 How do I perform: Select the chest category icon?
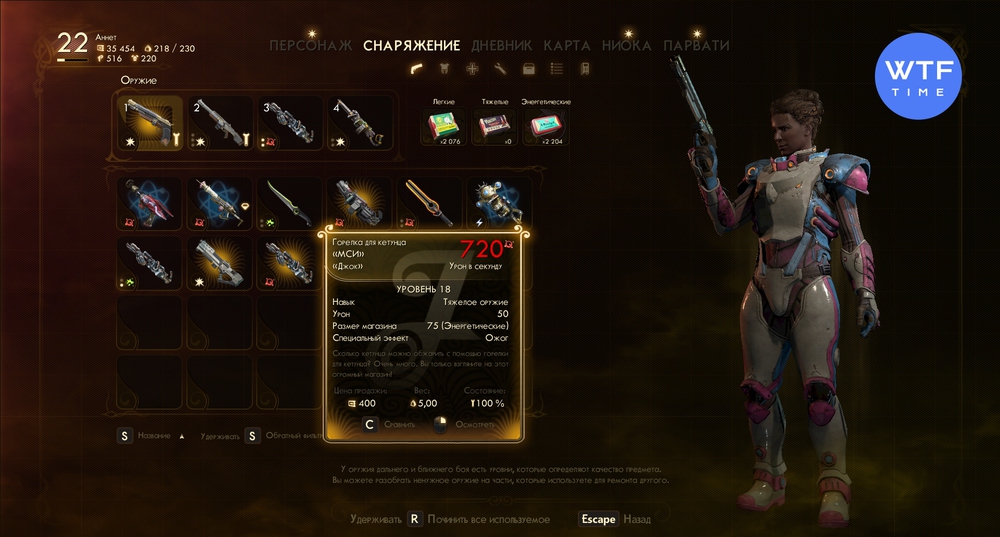(x=529, y=69)
